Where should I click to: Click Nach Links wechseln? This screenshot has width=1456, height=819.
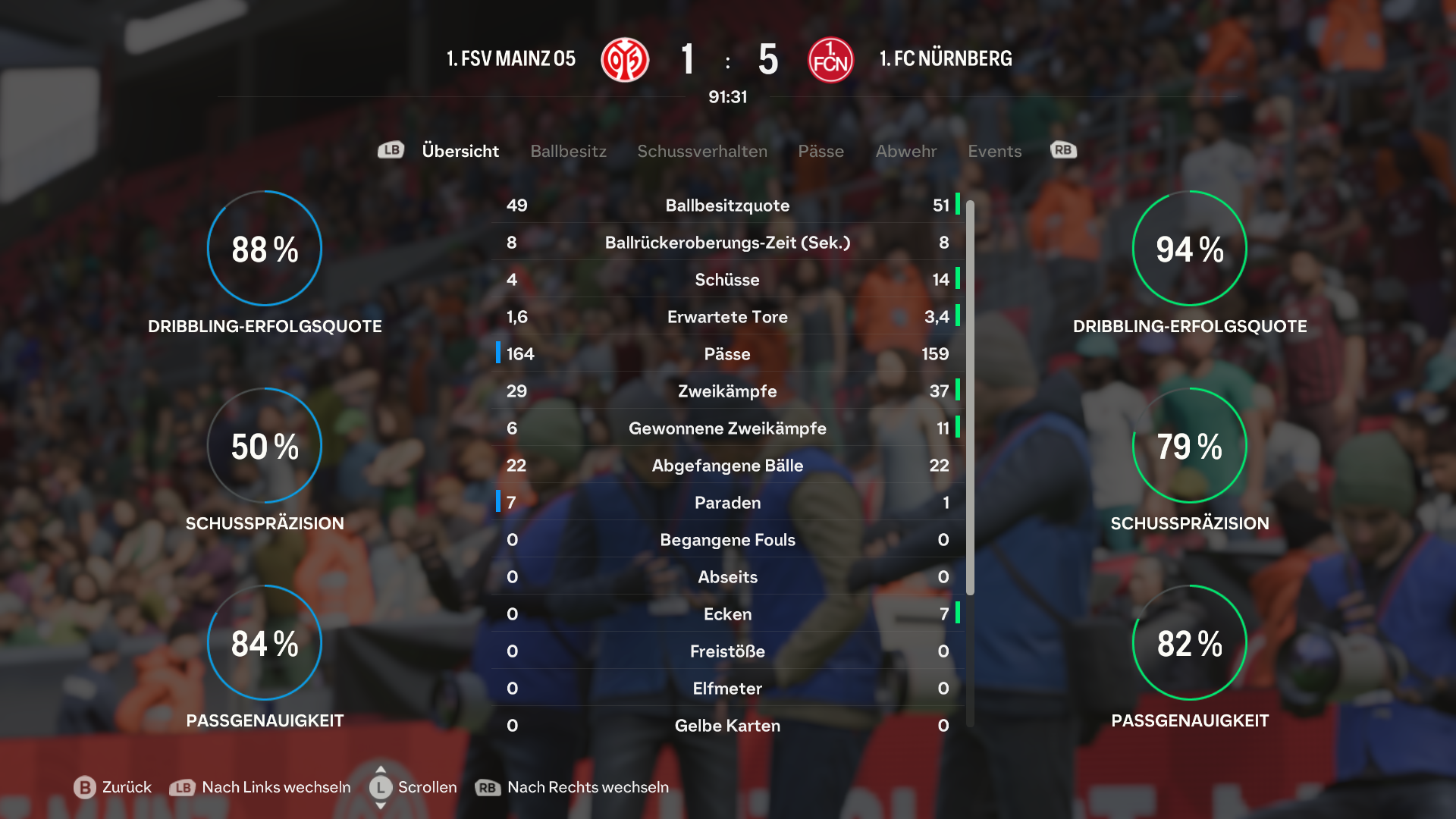click(x=260, y=787)
